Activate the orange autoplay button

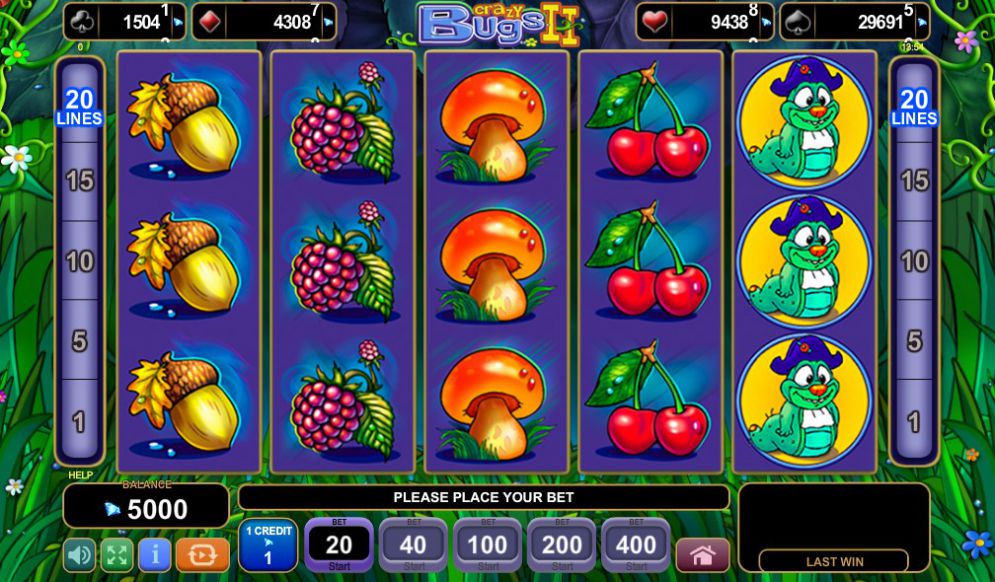tap(202, 553)
